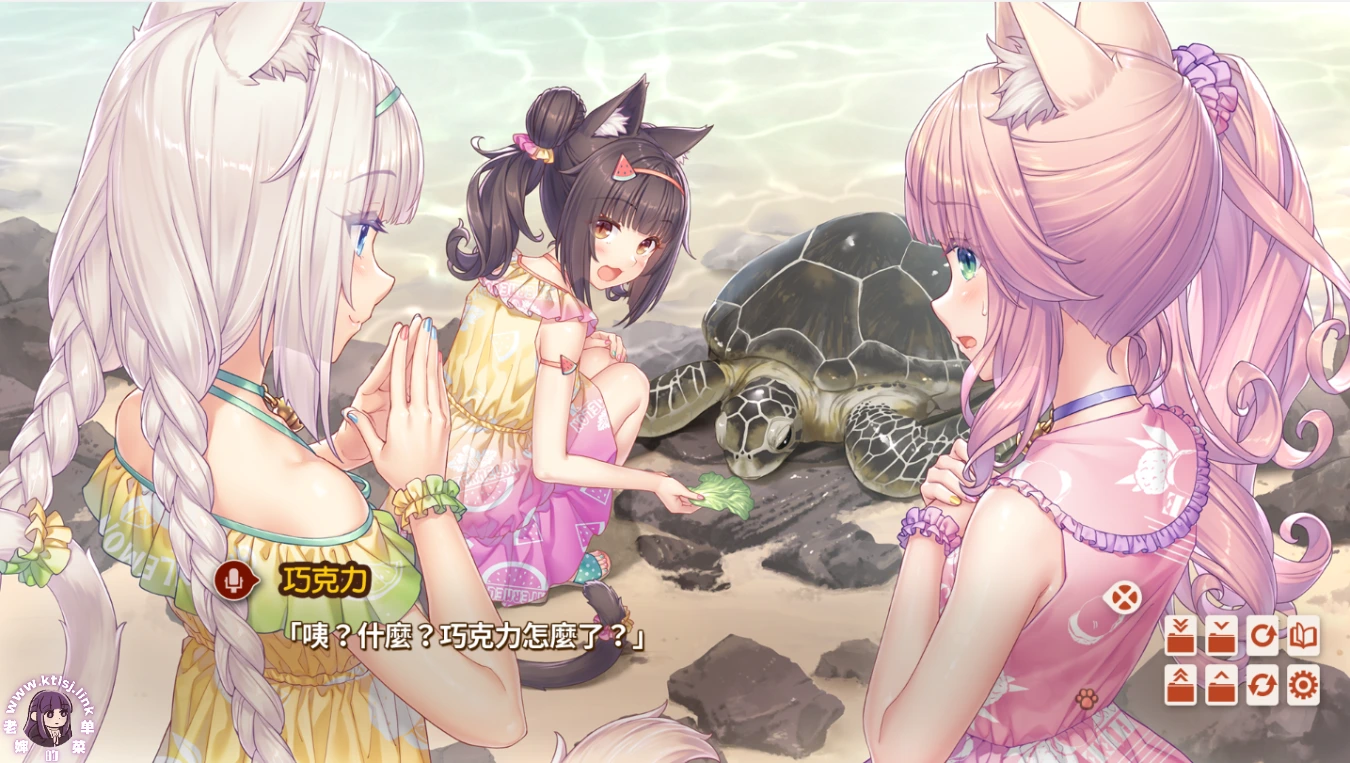Save the game via the single down-arrow icon

[1221, 636]
